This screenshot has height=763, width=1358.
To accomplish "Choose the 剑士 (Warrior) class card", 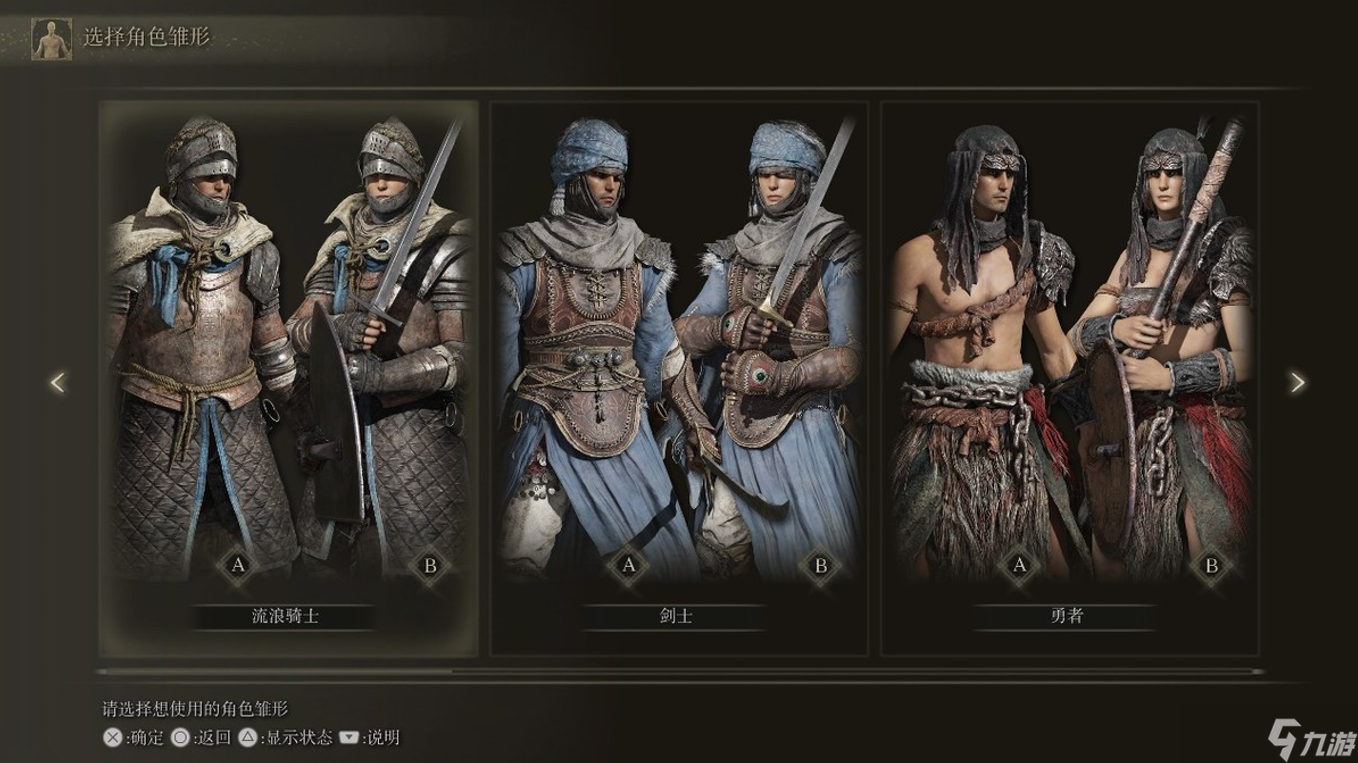I will point(678,378).
